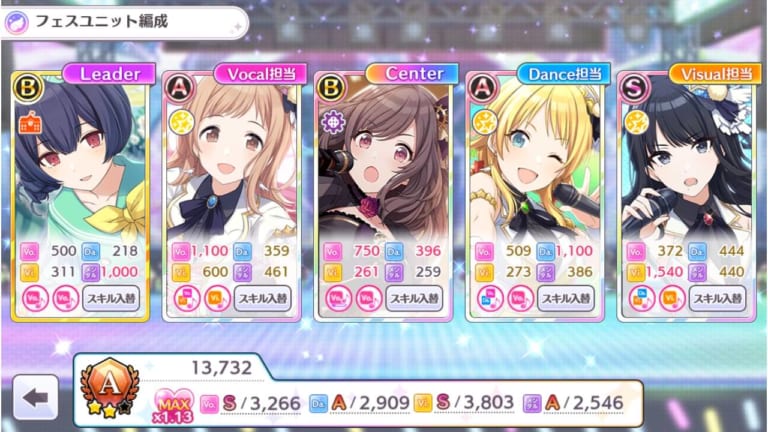Open スキル入替 for the Center idol

click(x=414, y=297)
